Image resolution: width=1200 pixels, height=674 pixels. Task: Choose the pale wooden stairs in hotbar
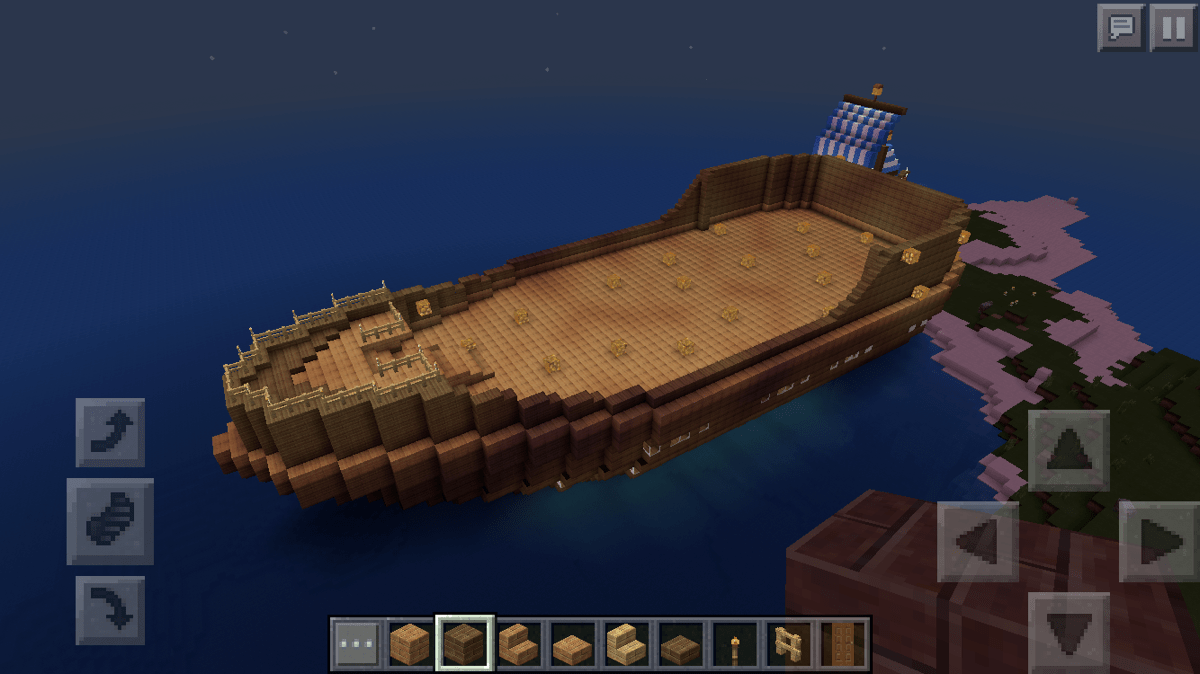click(626, 643)
